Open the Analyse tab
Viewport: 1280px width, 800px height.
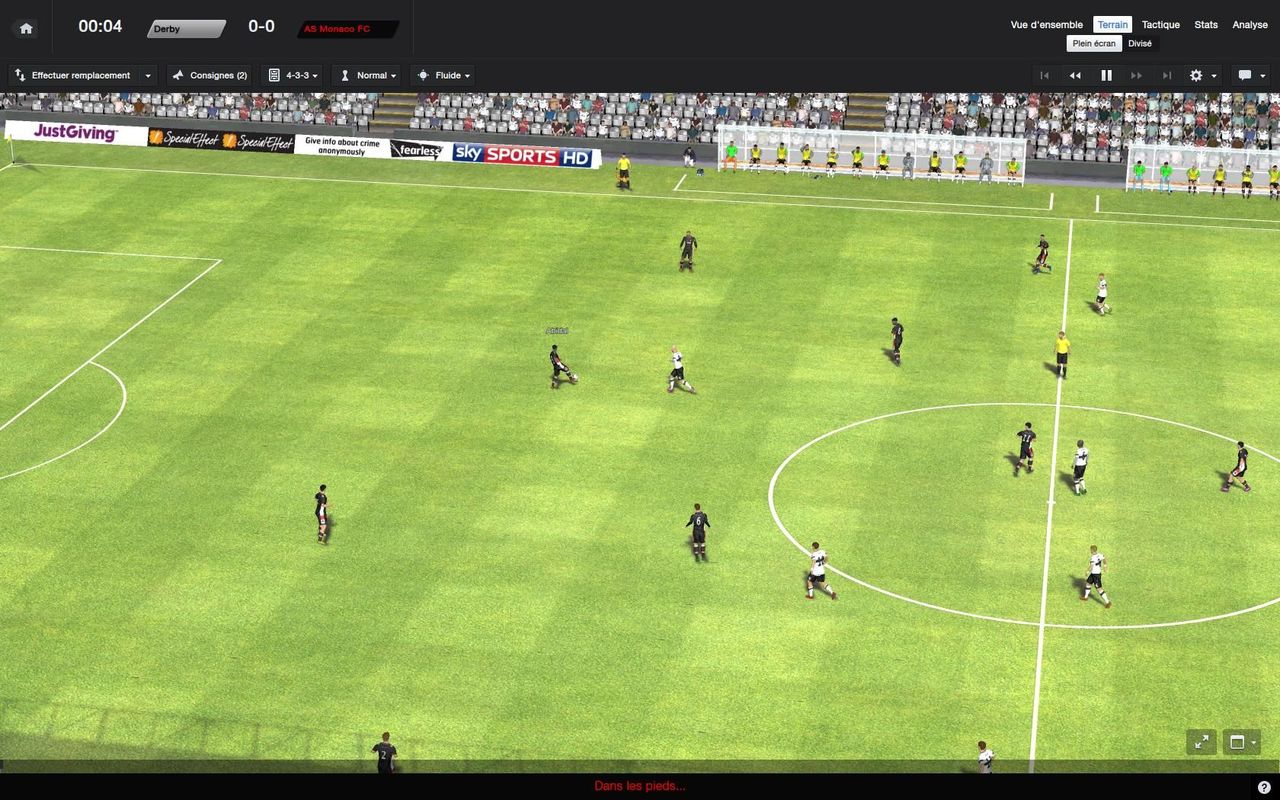pos(1250,25)
